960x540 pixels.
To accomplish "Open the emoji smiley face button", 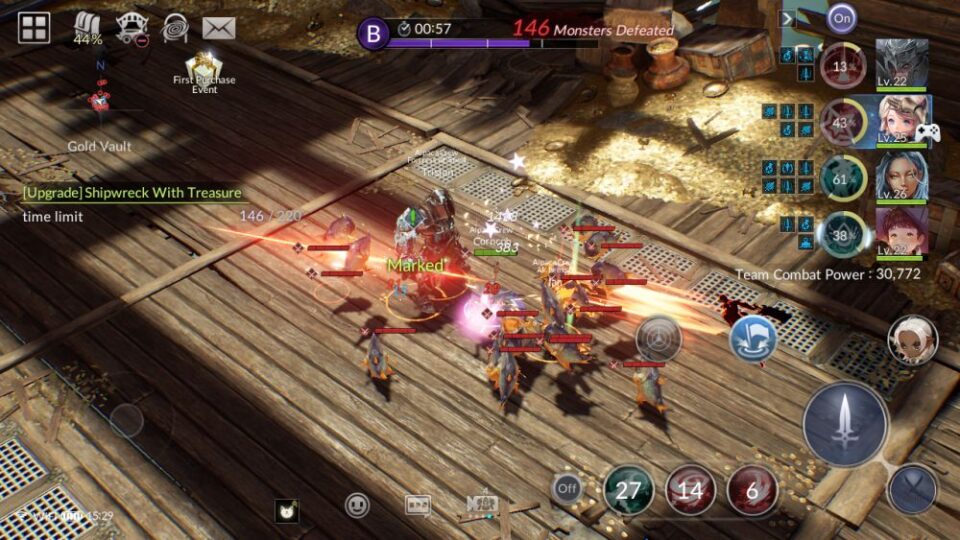I will tap(357, 506).
